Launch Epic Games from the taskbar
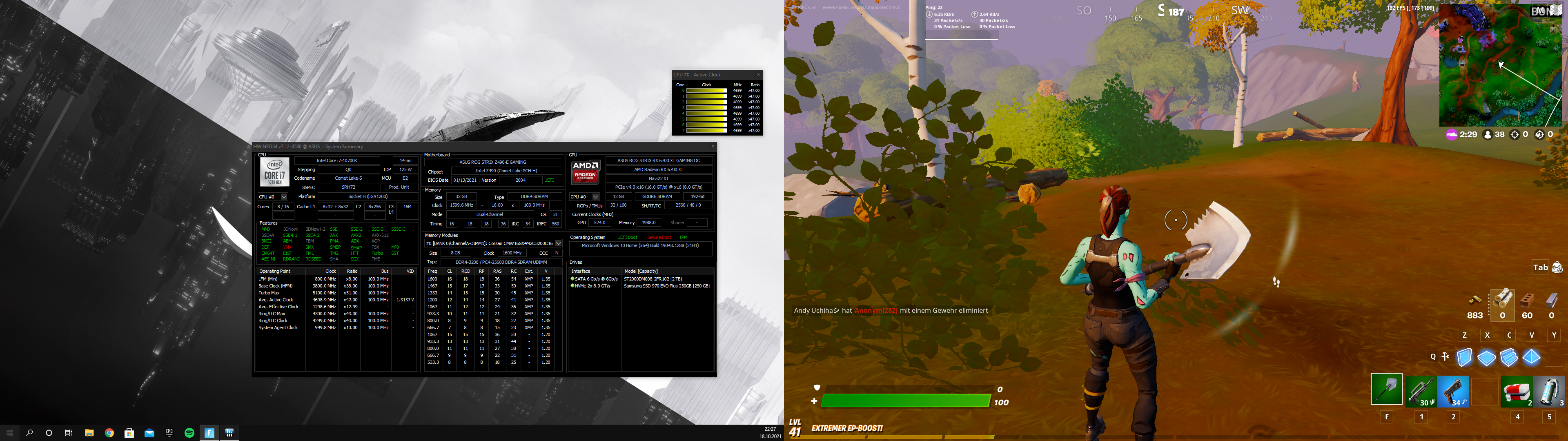The height and width of the screenshot is (441, 1568). (170, 432)
